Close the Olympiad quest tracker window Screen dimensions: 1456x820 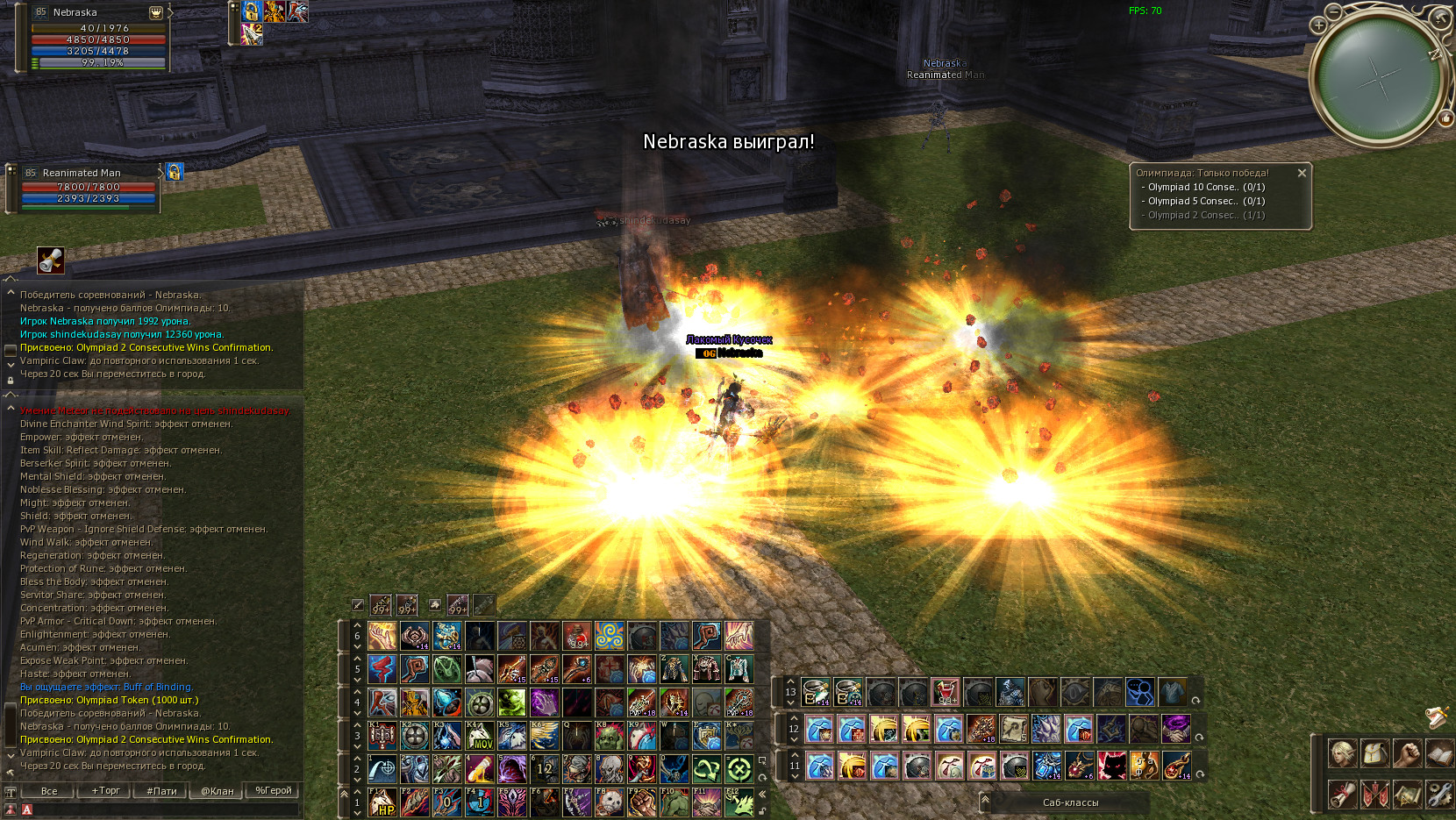[x=1302, y=174]
